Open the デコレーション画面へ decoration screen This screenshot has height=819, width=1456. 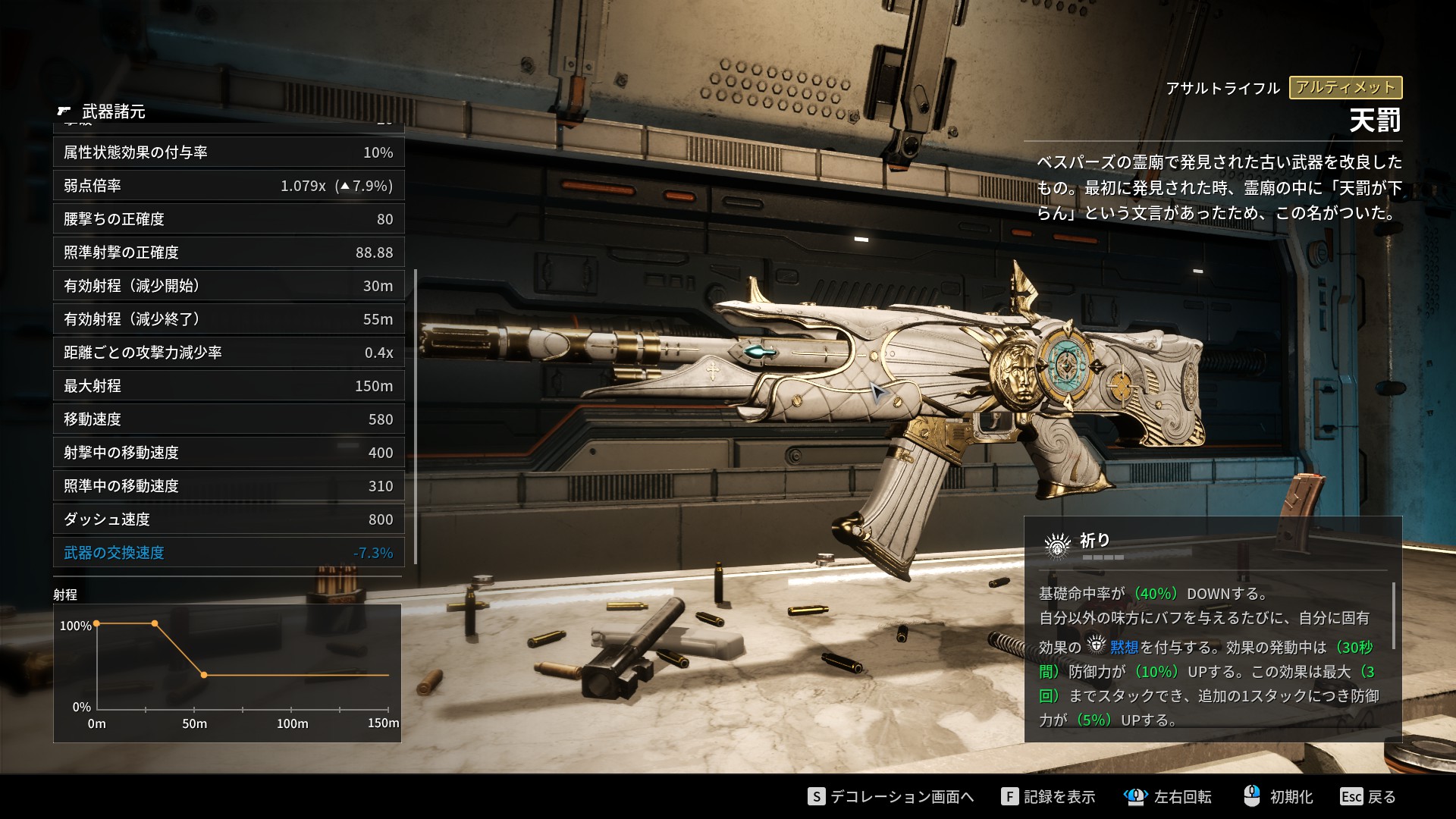coord(892,796)
